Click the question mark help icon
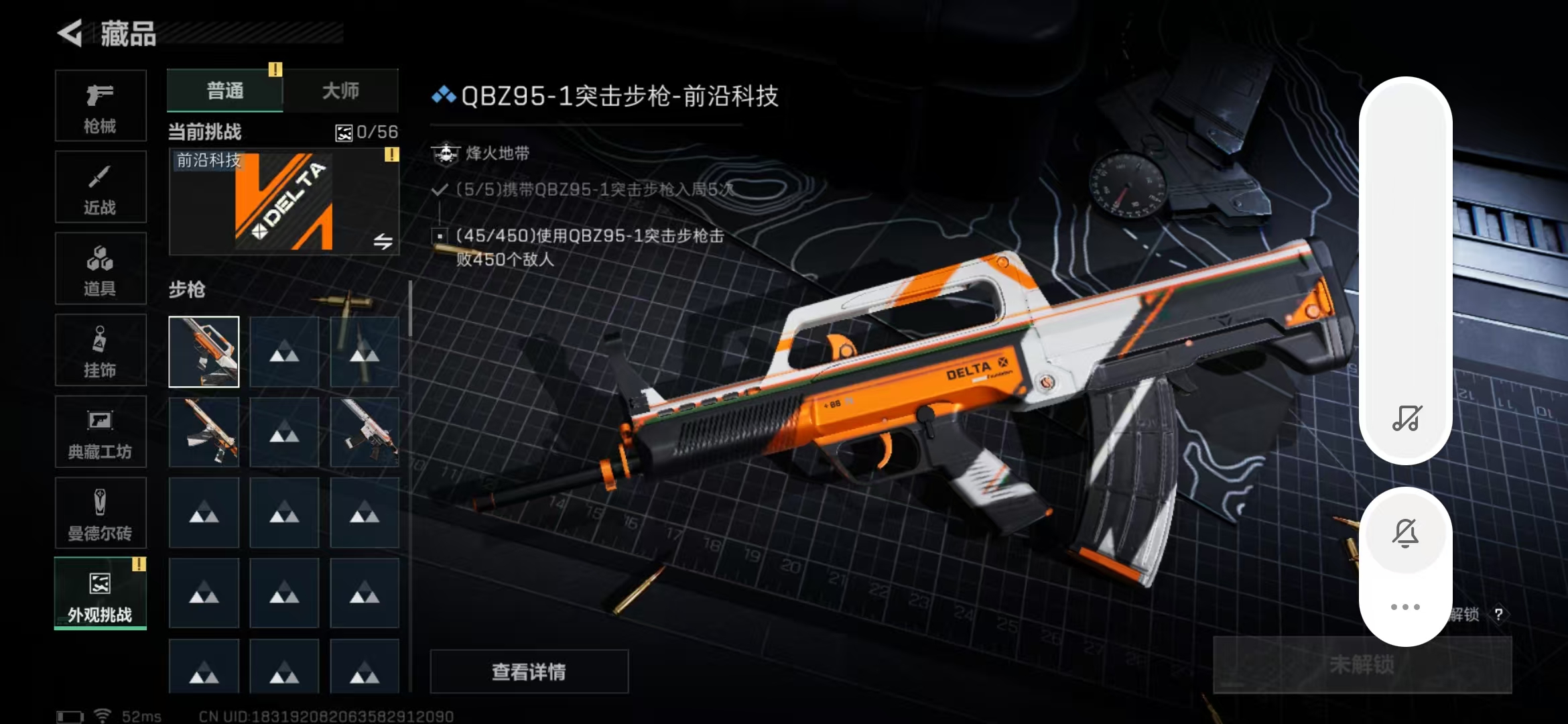Viewport: 1568px width, 724px height. click(1498, 614)
